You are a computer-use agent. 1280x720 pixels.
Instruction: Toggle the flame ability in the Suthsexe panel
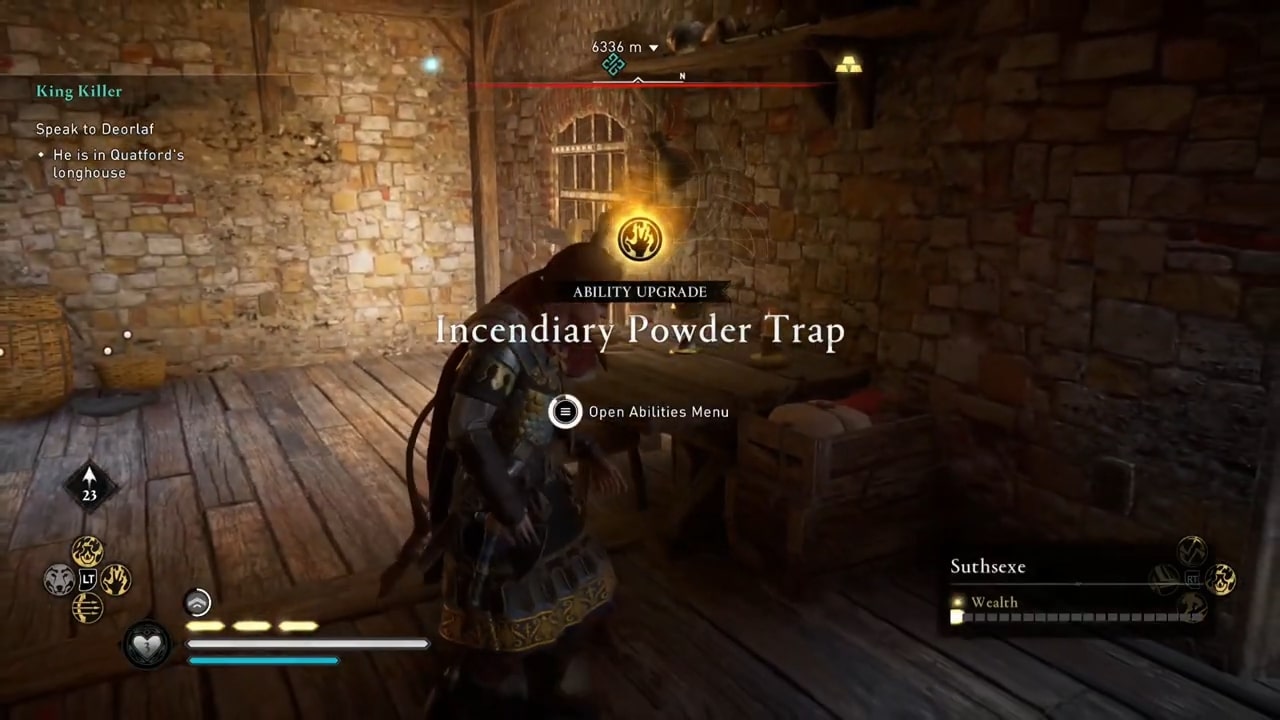[1220, 580]
